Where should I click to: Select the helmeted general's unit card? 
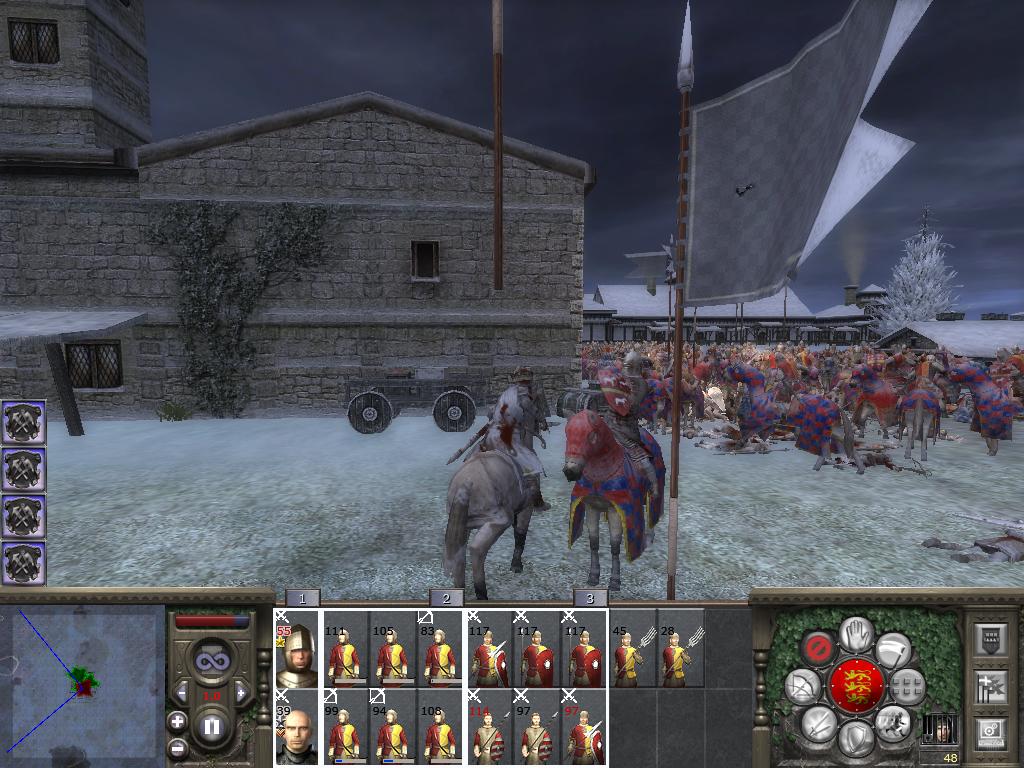coord(296,649)
